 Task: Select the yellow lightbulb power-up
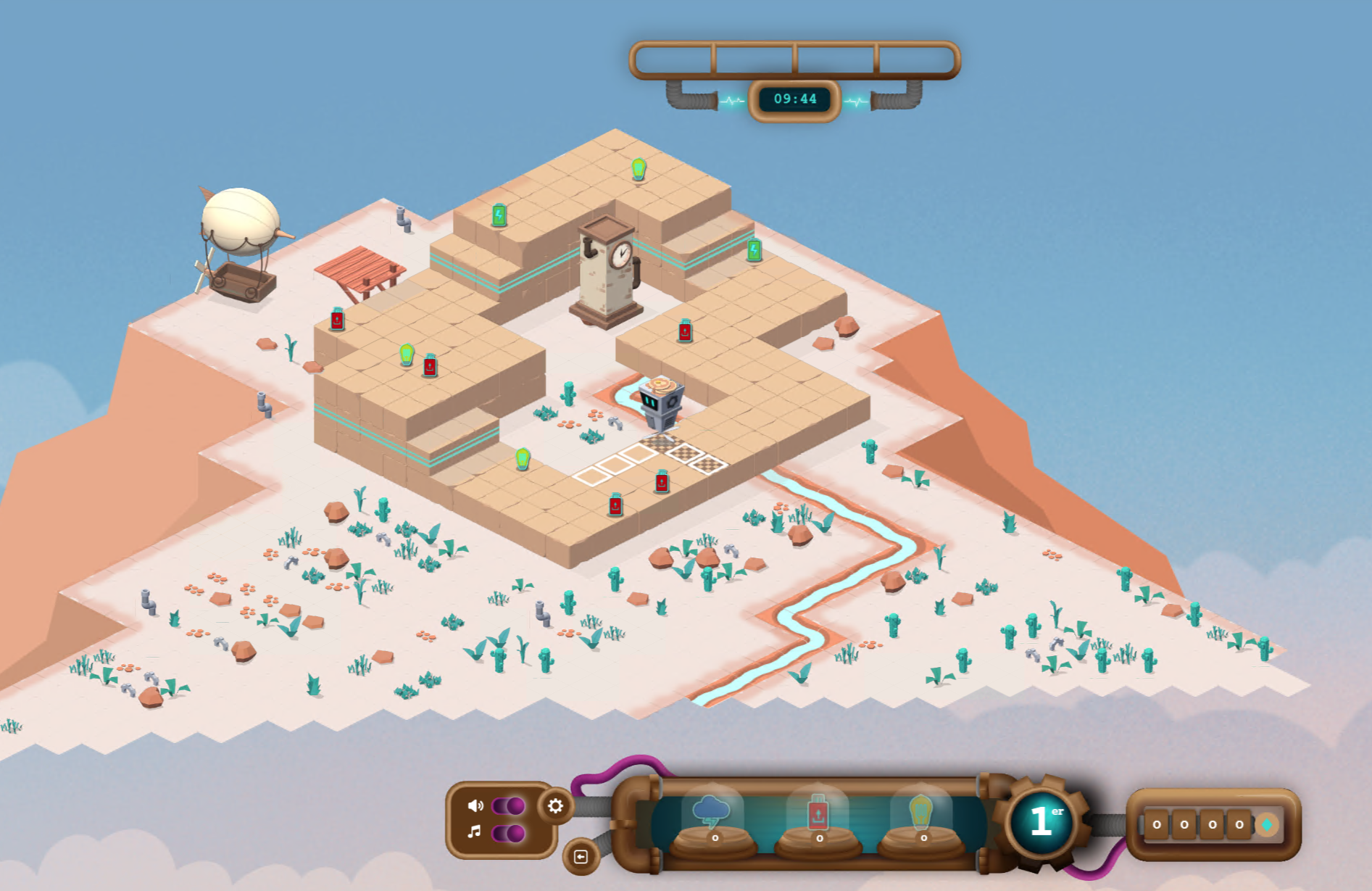920,813
